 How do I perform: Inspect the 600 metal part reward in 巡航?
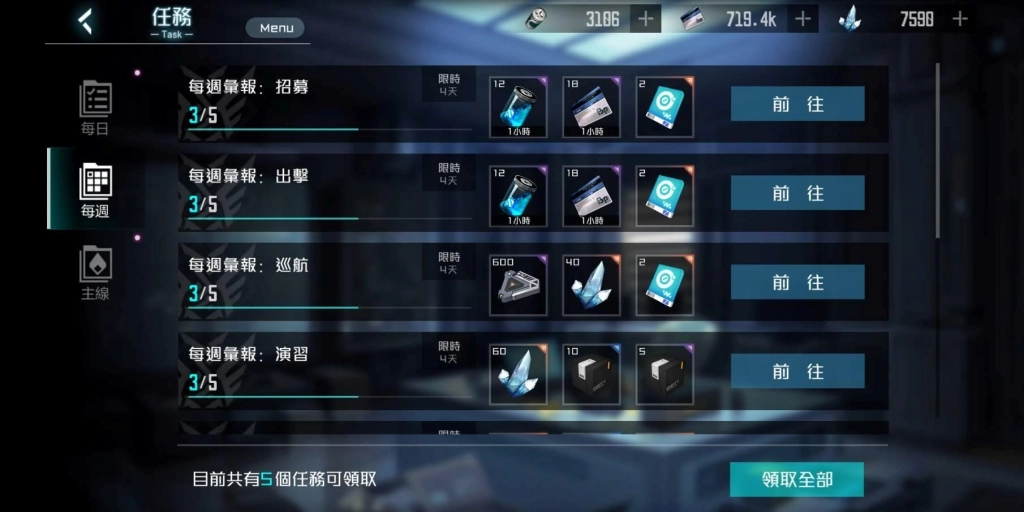tap(518, 285)
